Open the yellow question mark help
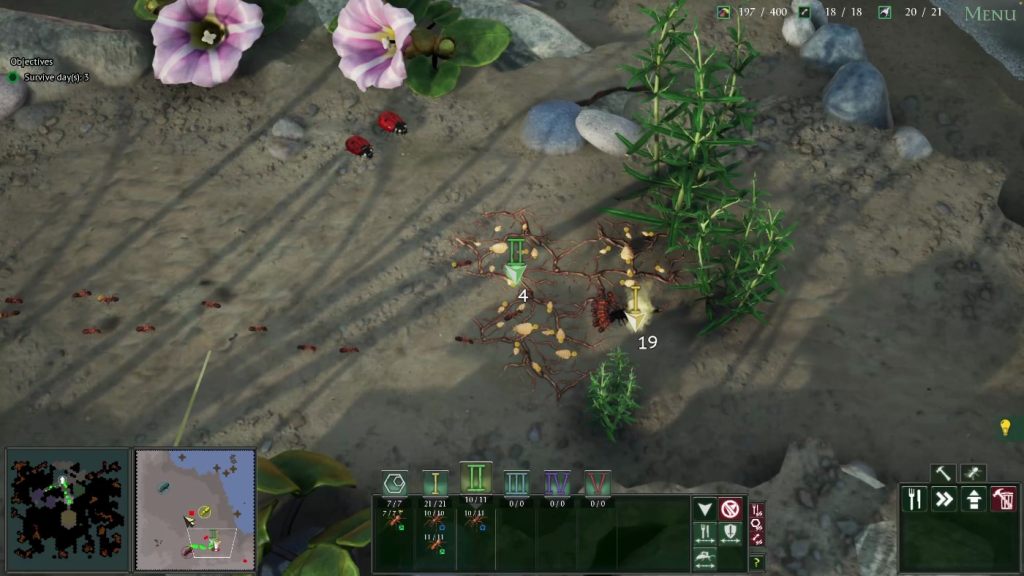This screenshot has width=1024, height=576. coord(756,562)
